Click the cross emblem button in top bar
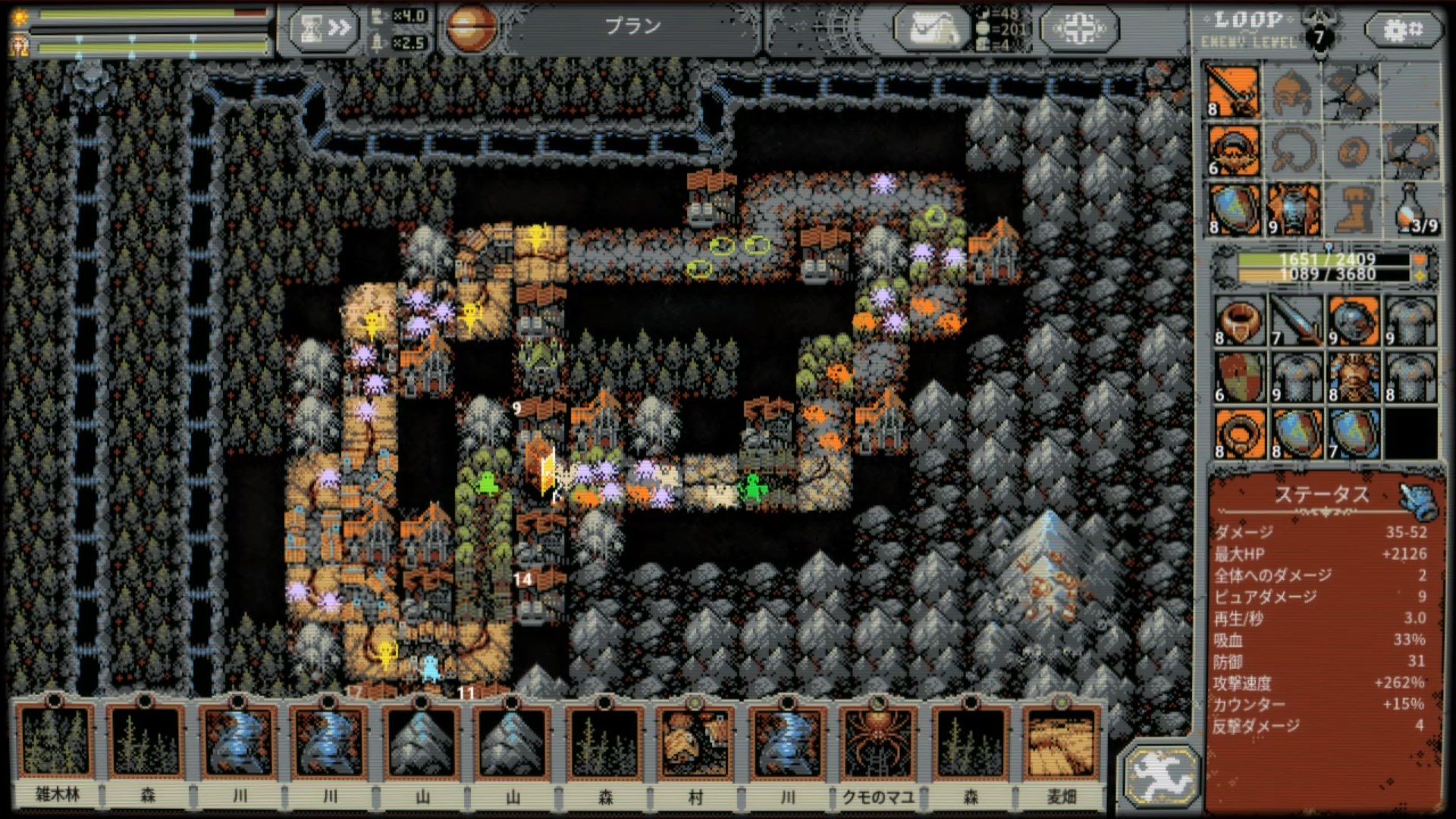 1078,29
